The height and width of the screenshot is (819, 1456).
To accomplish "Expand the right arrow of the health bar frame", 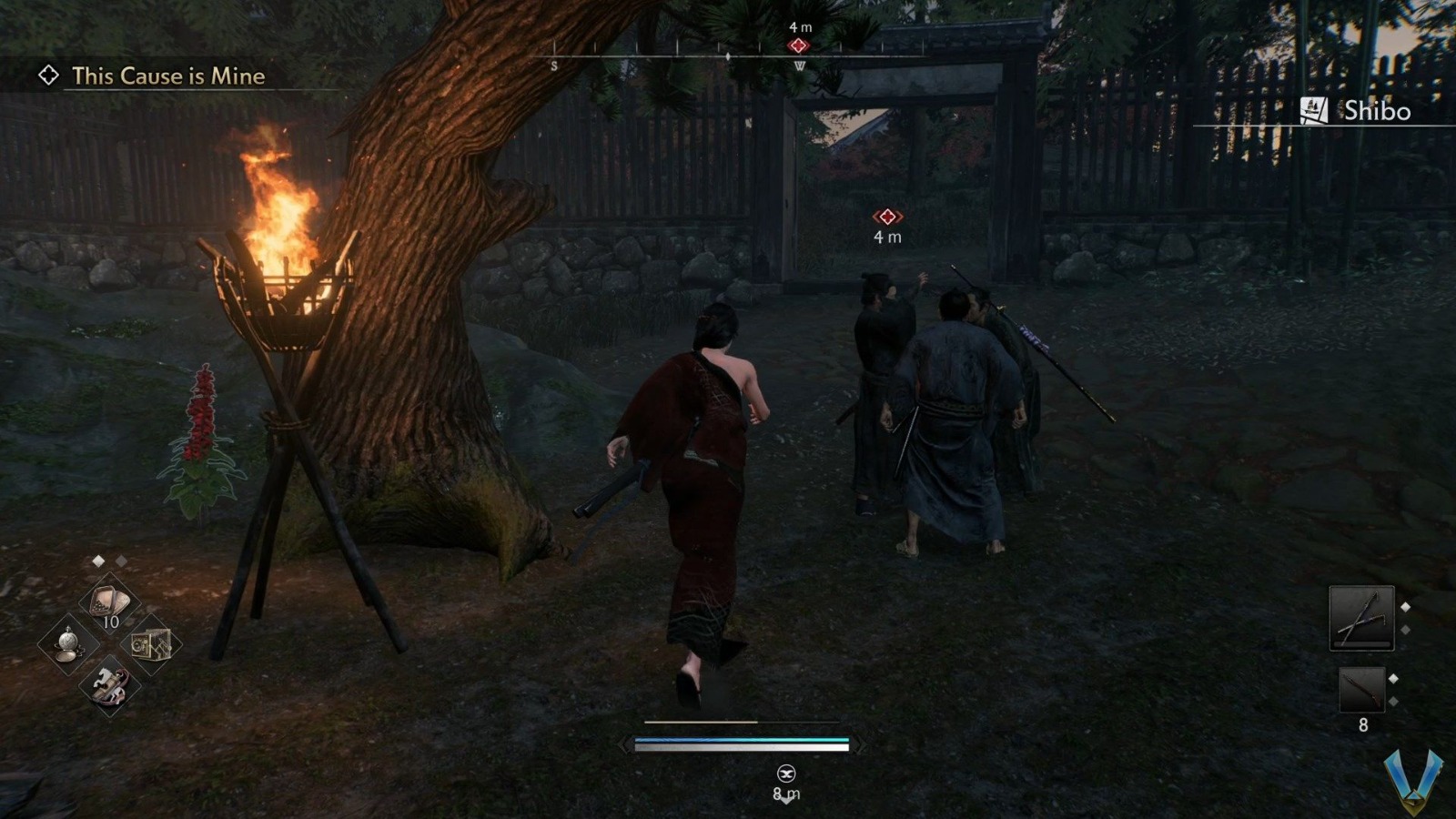I will [861, 746].
